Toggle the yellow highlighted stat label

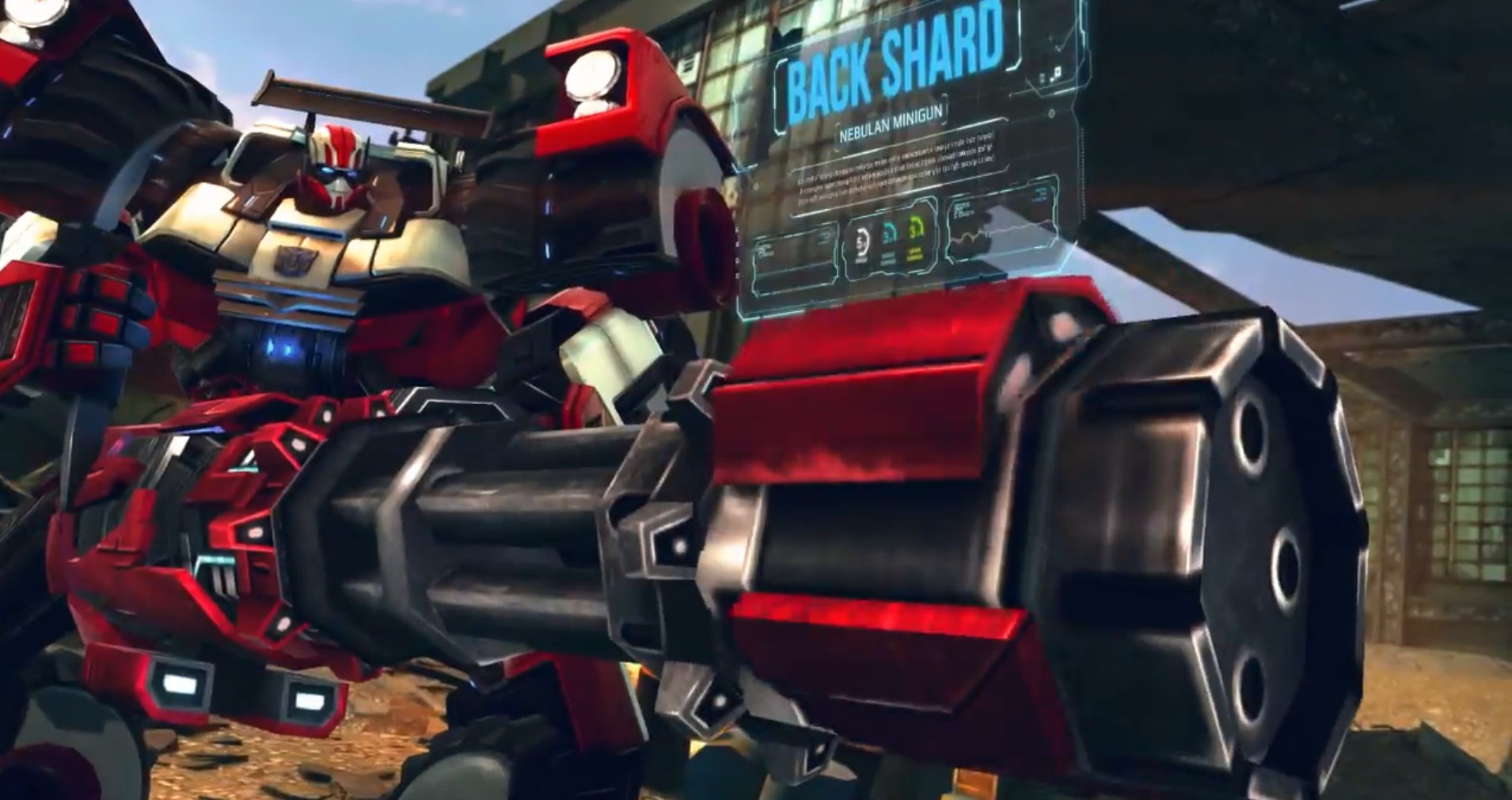914,255
